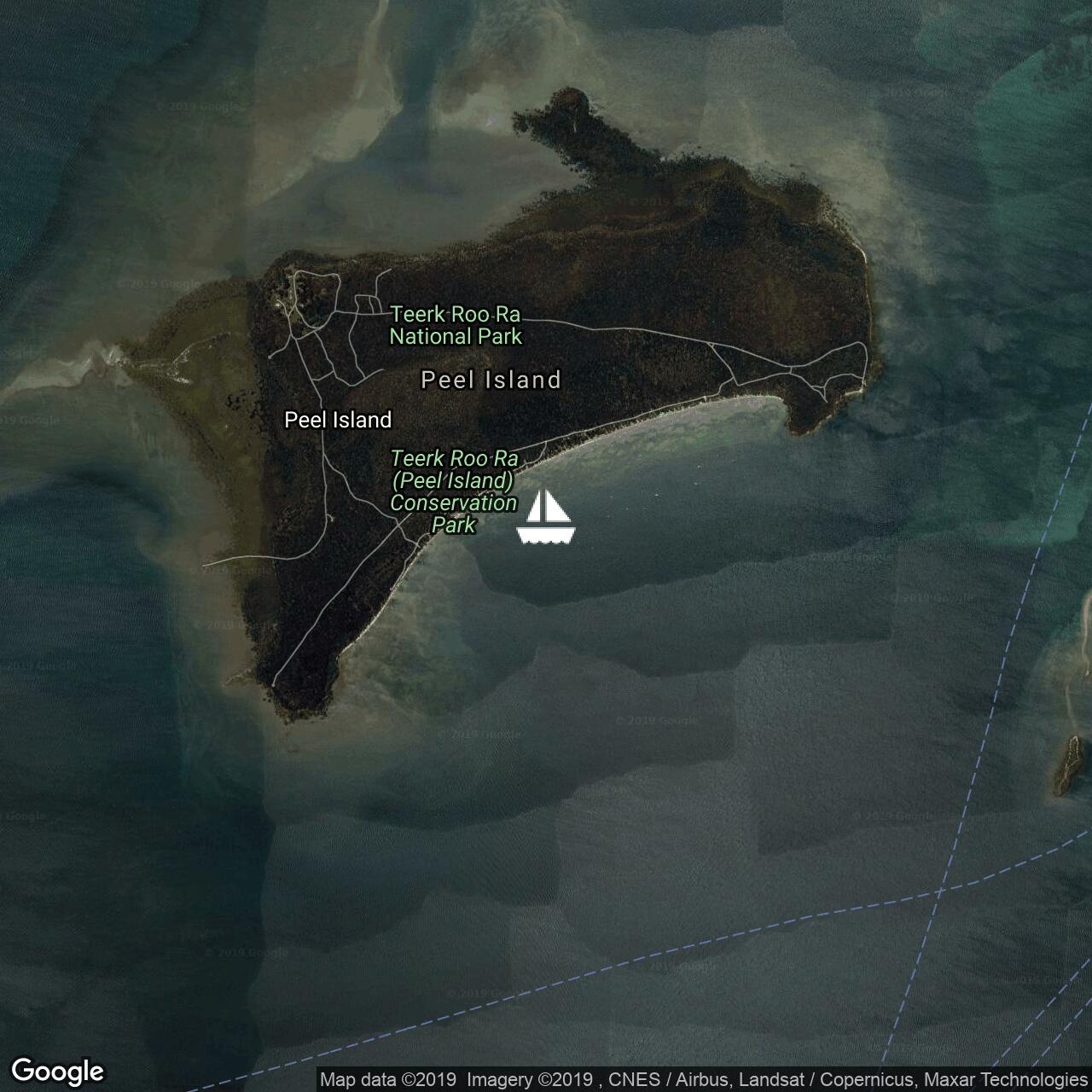
Task: Click the Google logo
Action: (57, 1071)
